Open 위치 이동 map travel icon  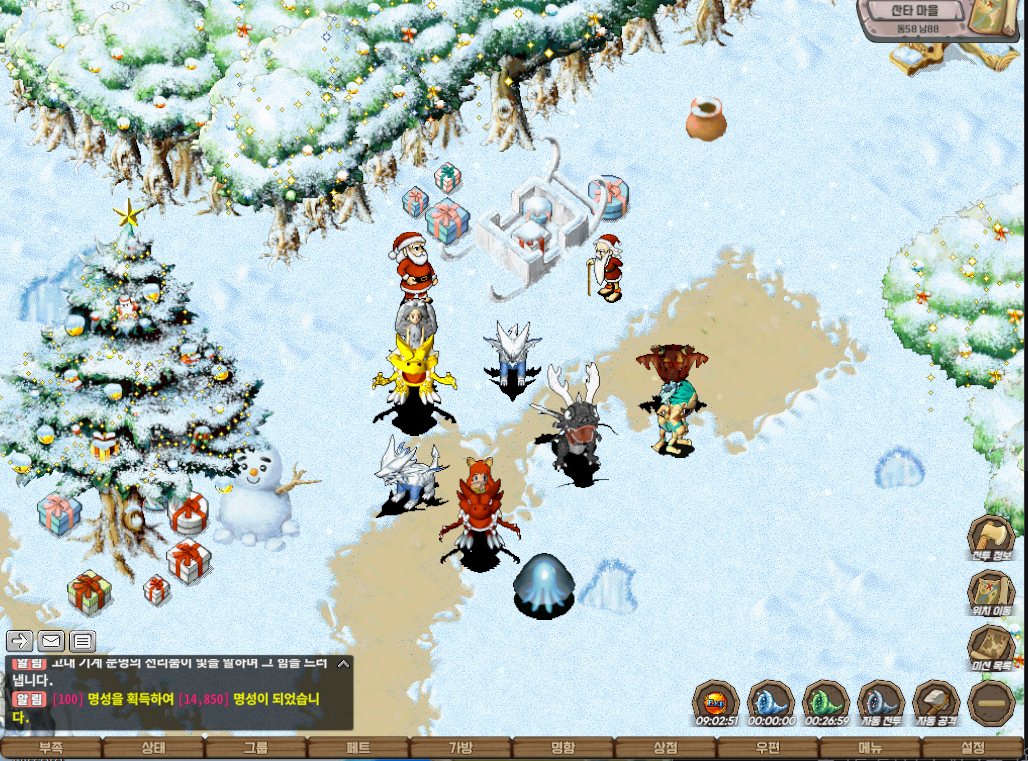tap(991, 592)
